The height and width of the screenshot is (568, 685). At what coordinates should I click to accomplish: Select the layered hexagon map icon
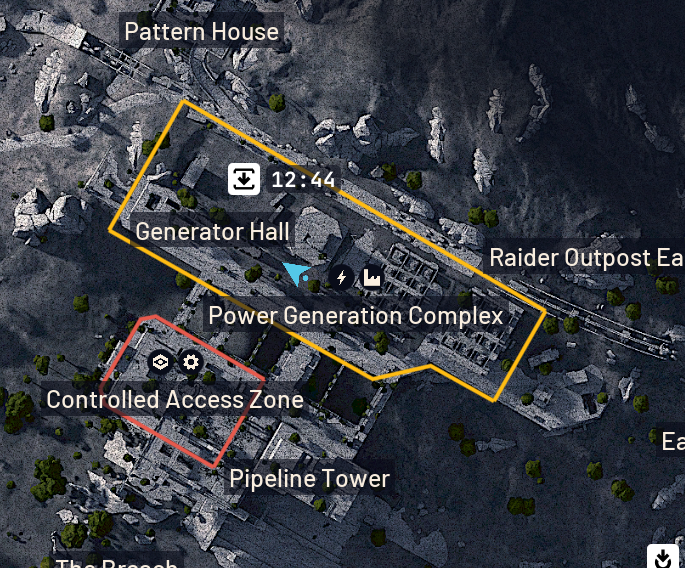coord(160,361)
